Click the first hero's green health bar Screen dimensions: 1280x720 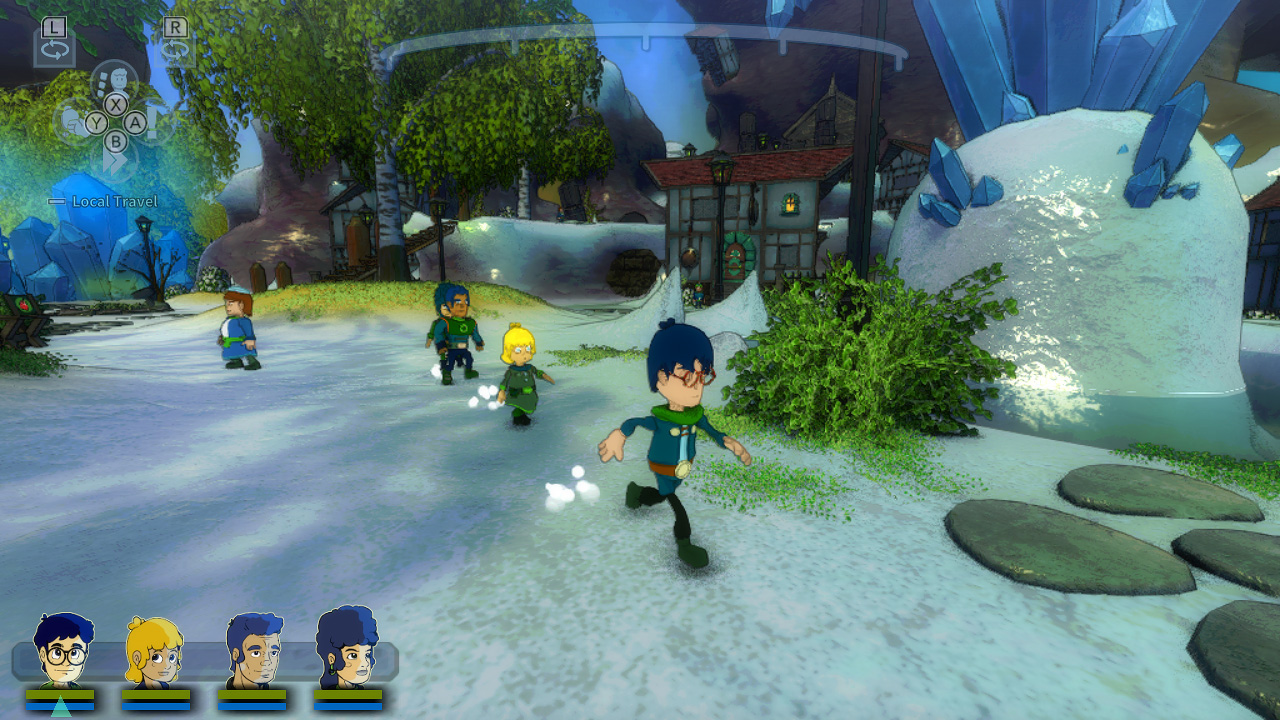tap(60, 692)
